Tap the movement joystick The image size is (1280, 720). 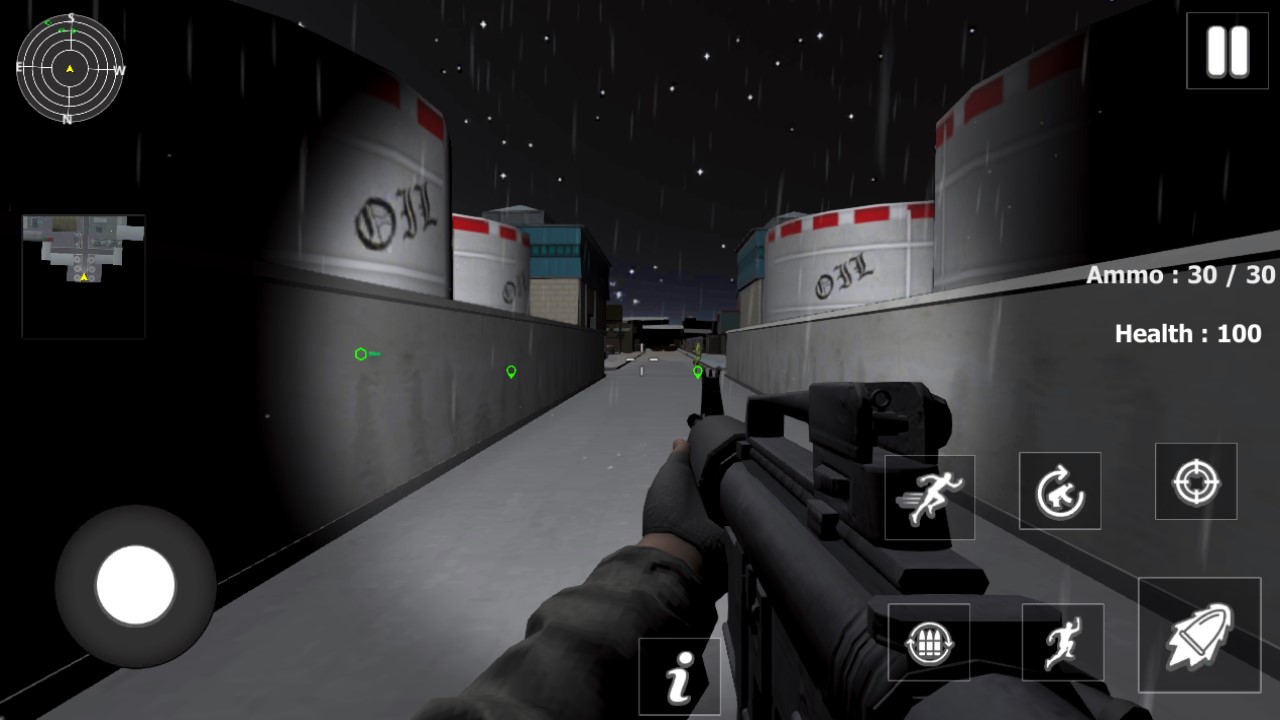click(x=135, y=587)
